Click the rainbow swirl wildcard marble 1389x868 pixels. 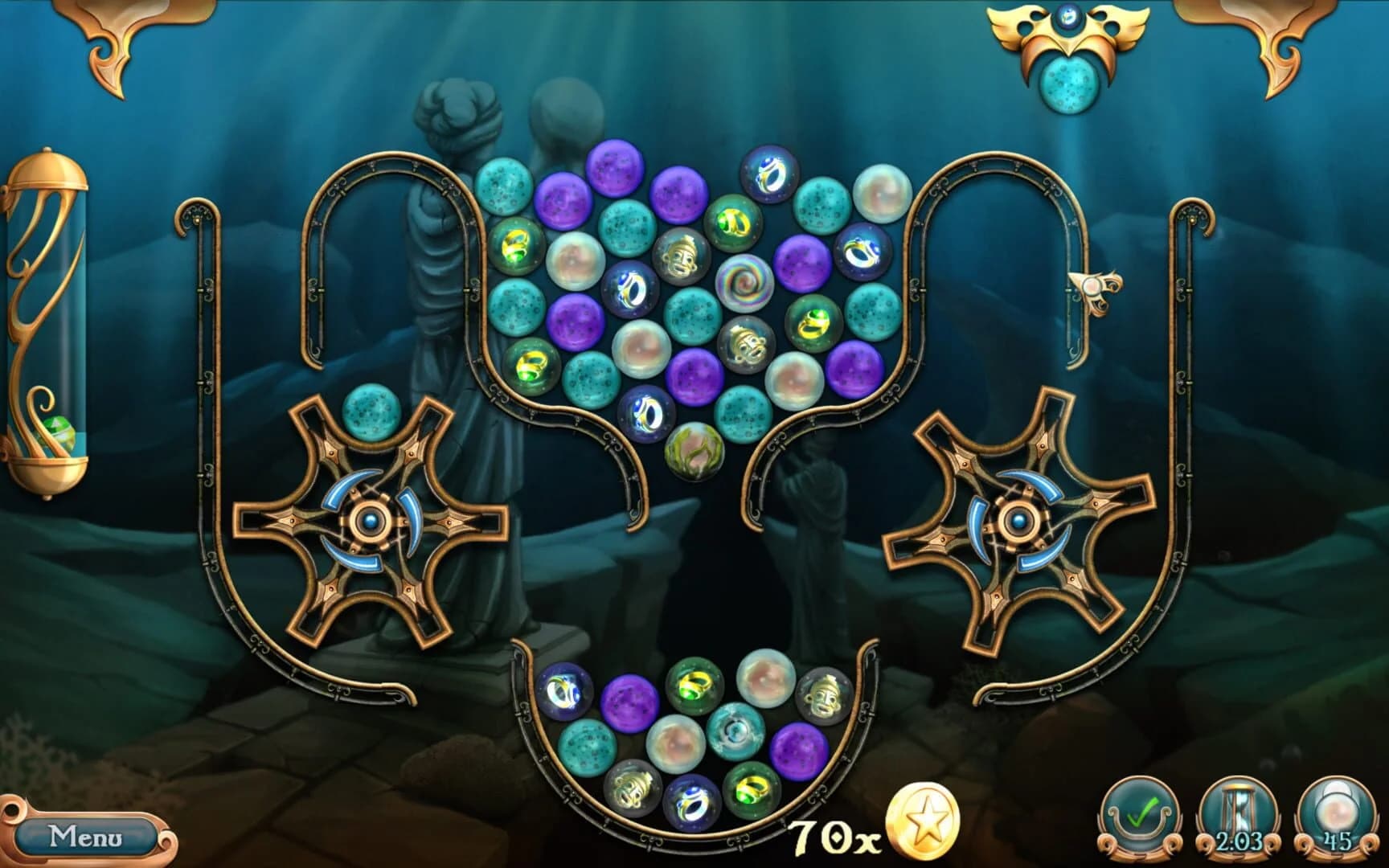coord(748,285)
